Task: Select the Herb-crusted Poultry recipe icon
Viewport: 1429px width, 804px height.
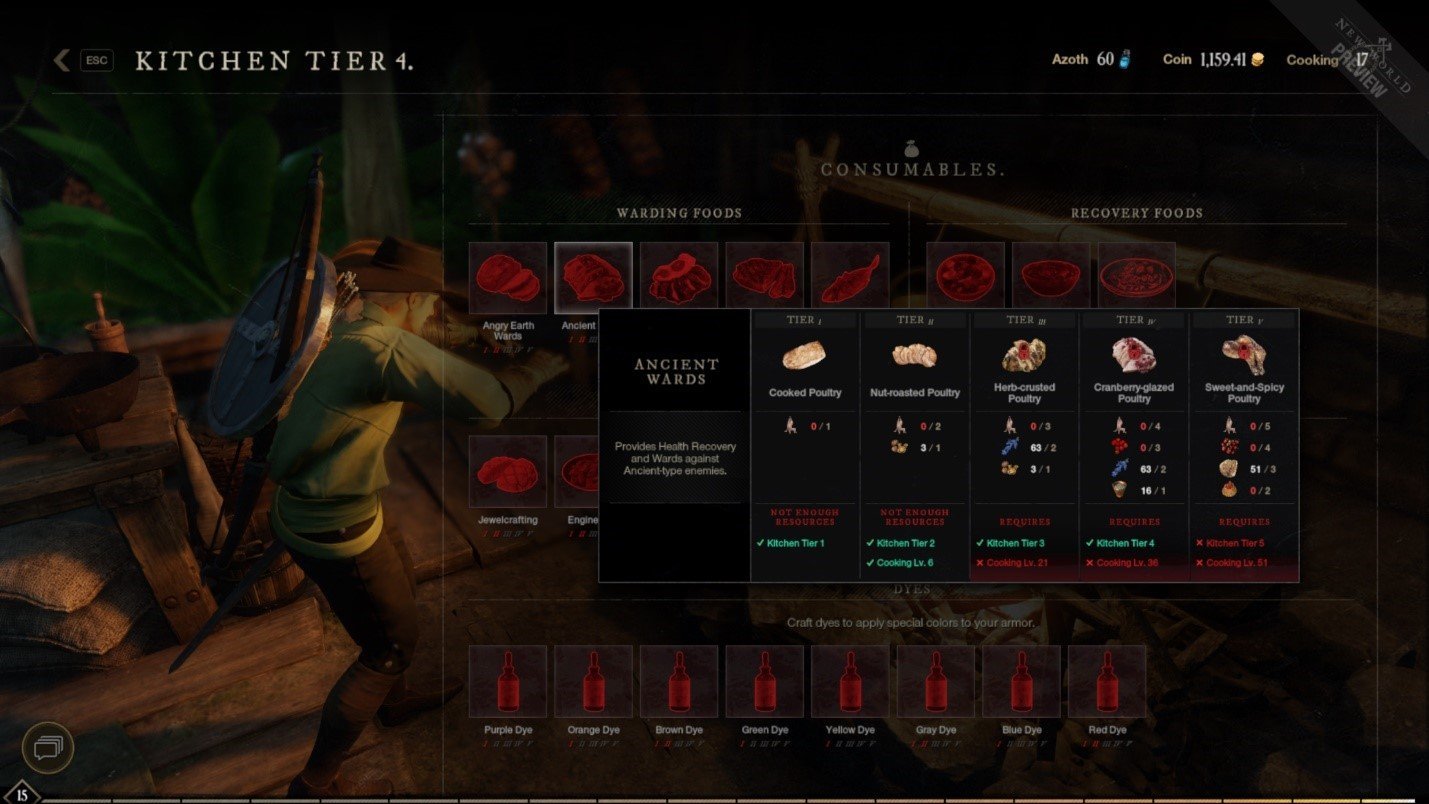Action: (x=1023, y=355)
